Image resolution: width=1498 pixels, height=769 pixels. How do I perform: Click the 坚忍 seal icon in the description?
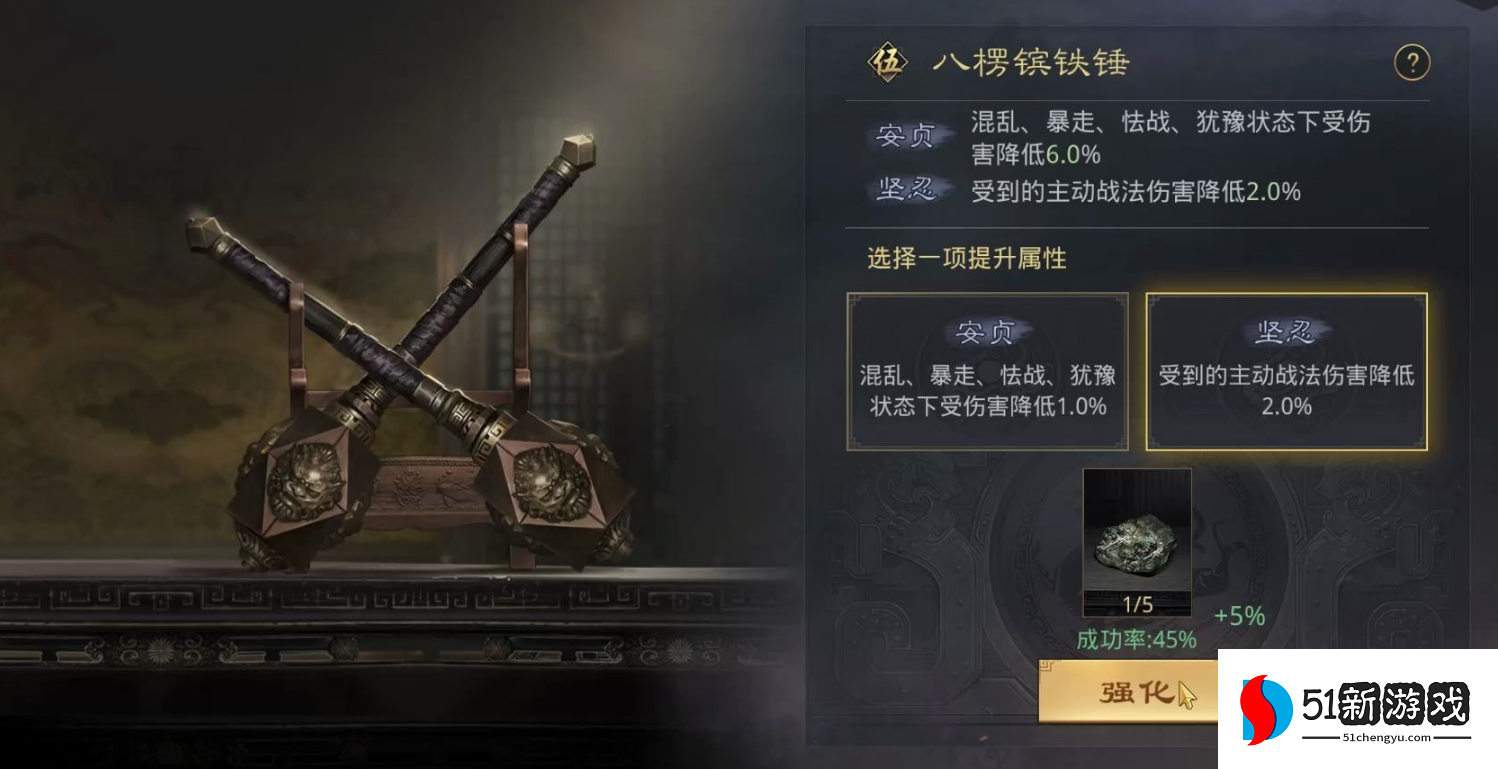908,190
